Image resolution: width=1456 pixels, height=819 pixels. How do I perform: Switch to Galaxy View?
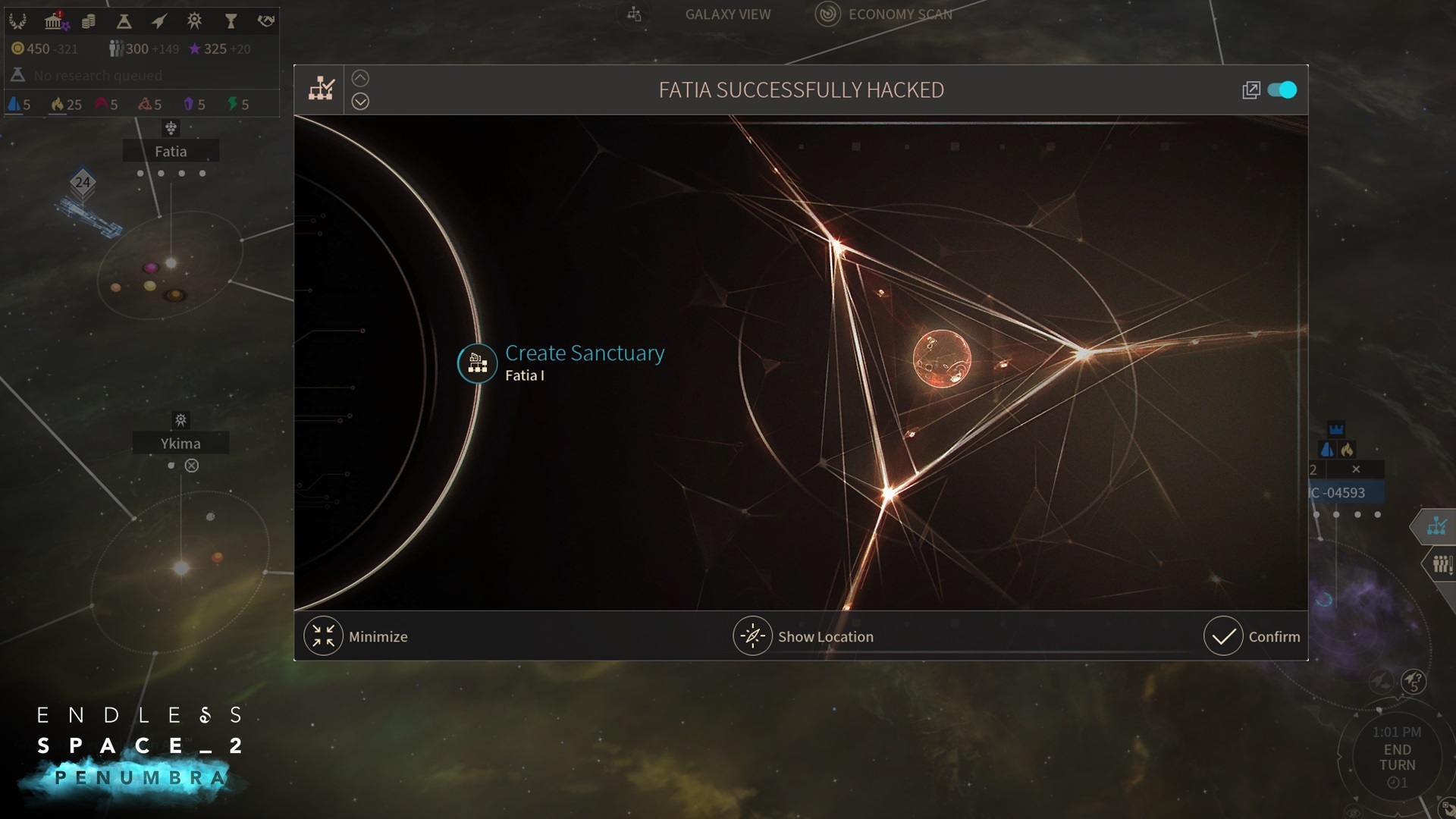(x=726, y=14)
